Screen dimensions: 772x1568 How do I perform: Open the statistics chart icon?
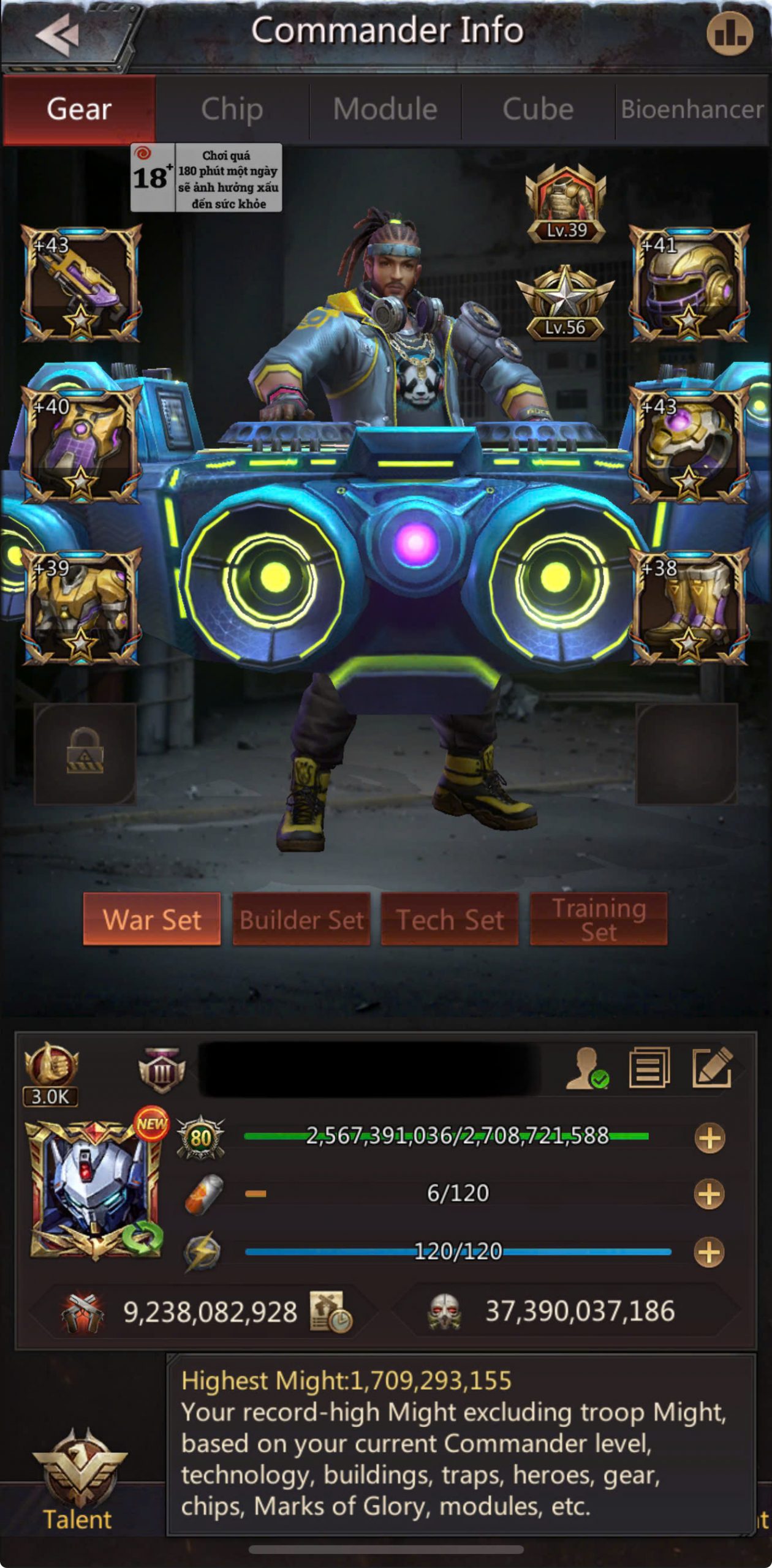point(729,33)
